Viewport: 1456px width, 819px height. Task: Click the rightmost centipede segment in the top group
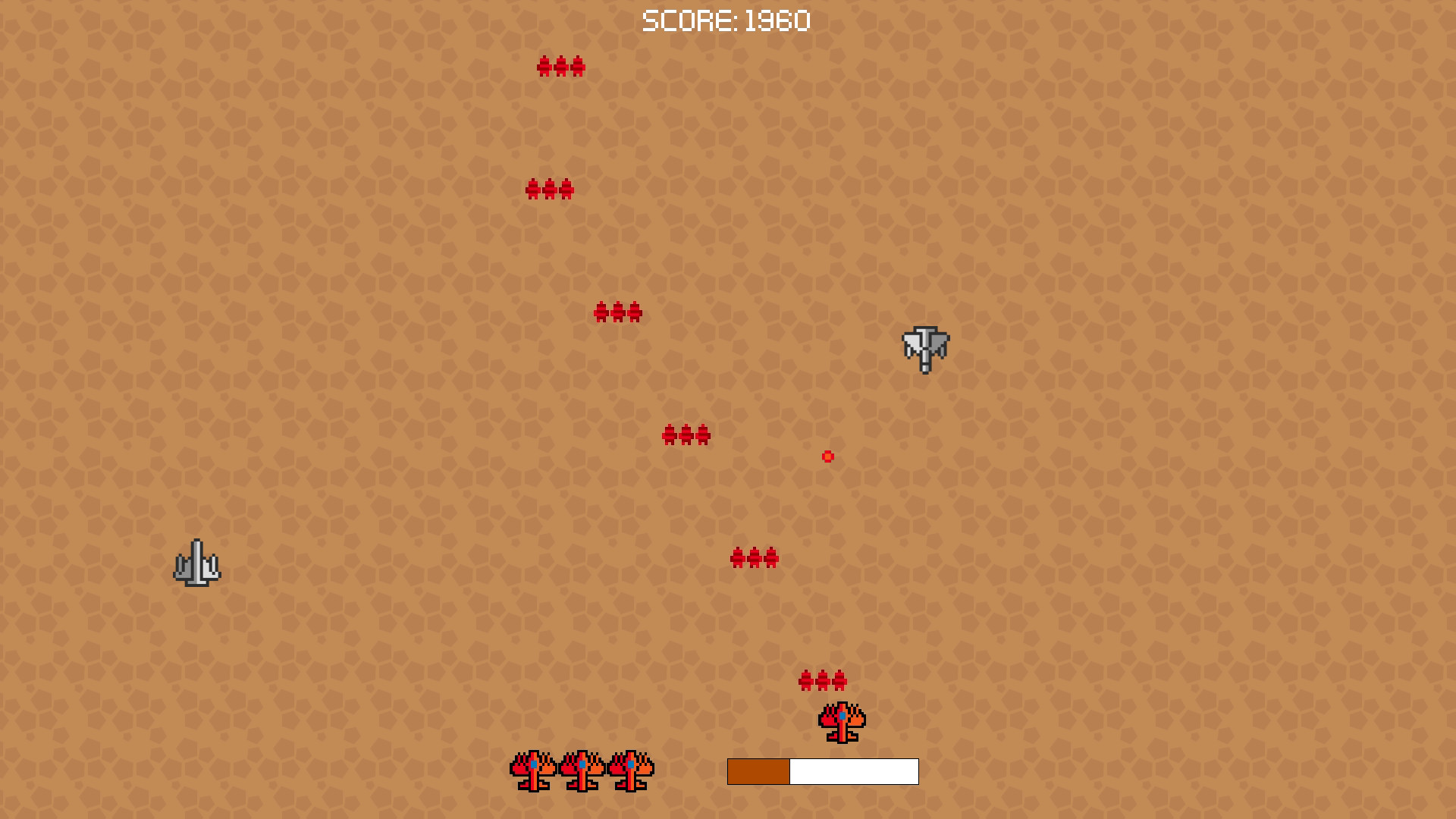click(579, 67)
